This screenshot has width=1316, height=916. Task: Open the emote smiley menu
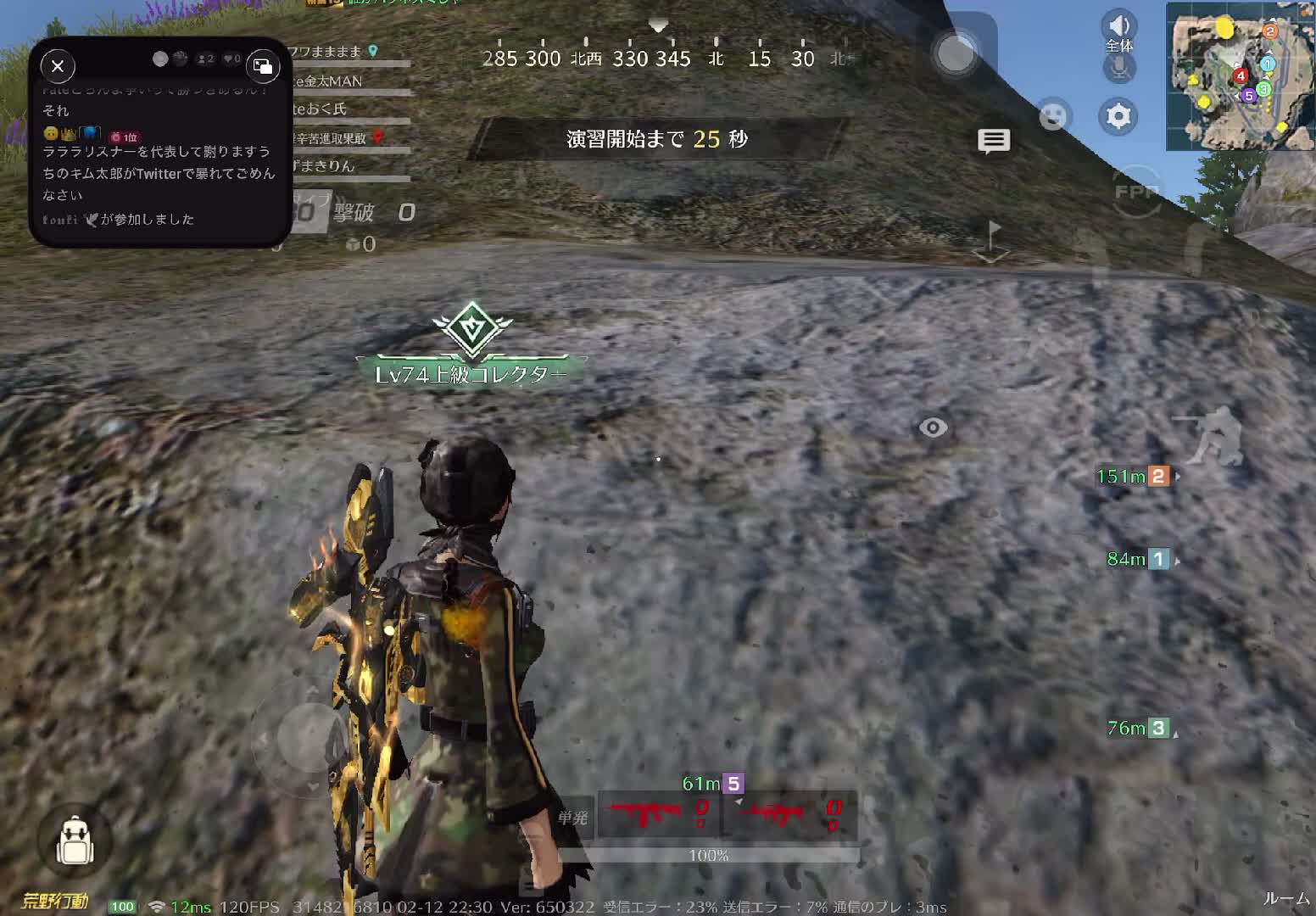coord(1054,115)
